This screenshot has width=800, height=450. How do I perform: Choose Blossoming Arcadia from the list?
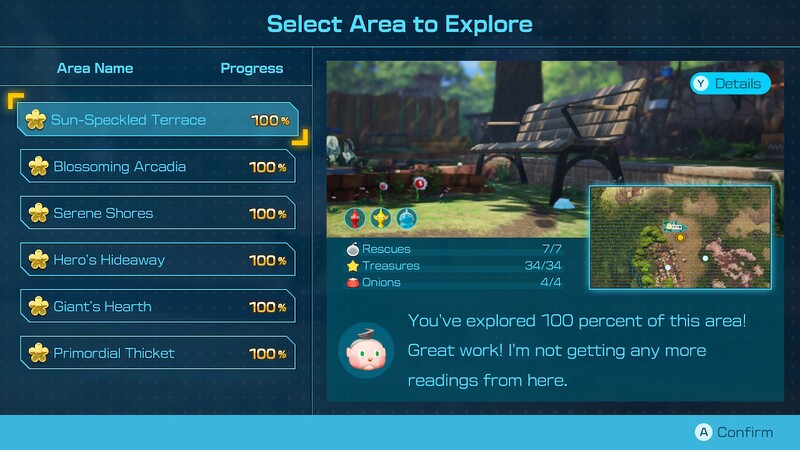coord(157,167)
